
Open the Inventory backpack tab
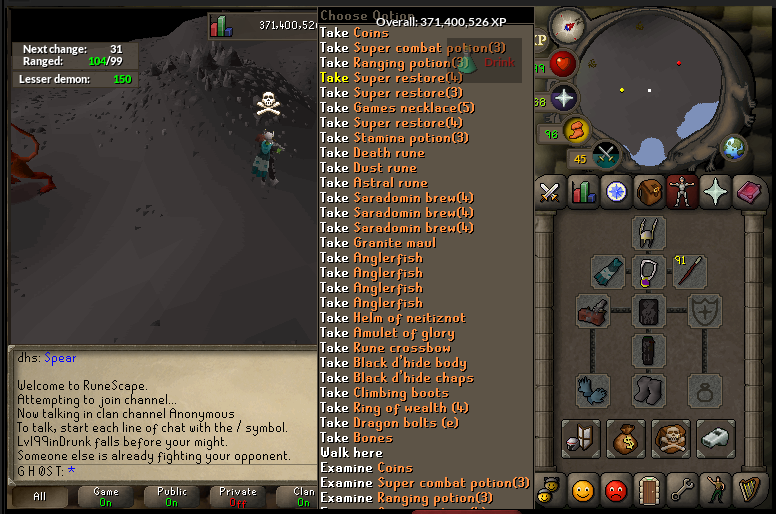click(649, 192)
